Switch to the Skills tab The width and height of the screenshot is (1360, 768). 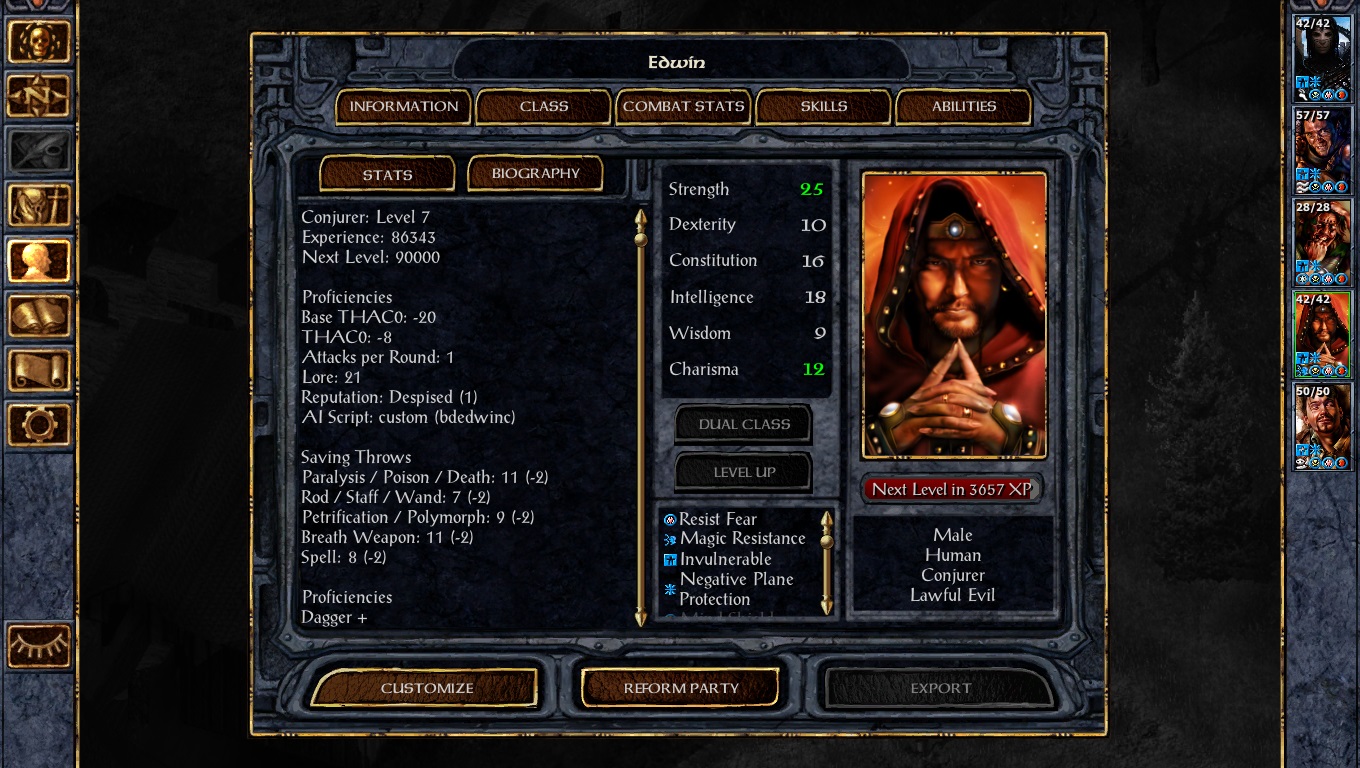[x=823, y=106]
